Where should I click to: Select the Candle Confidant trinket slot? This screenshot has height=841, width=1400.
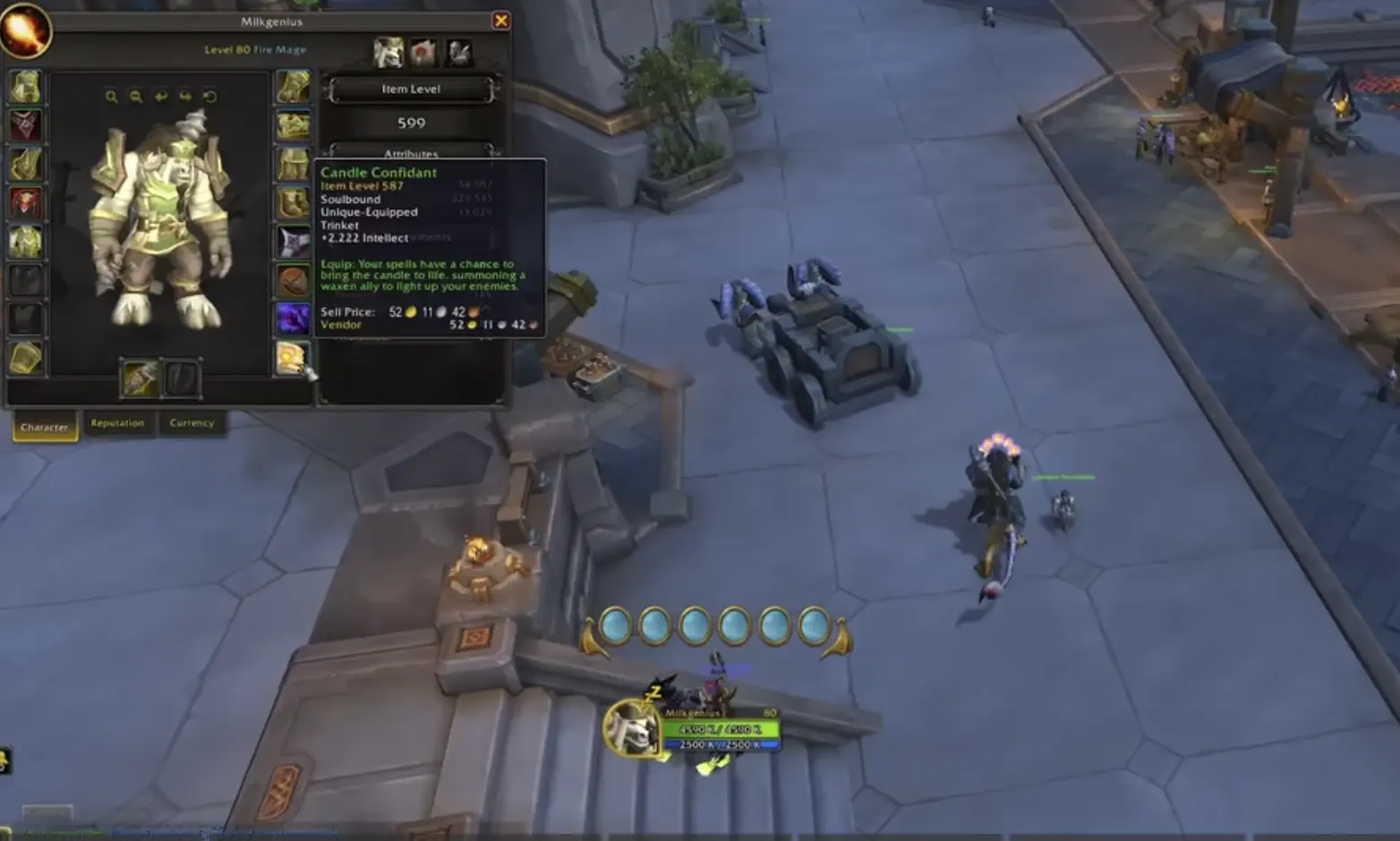(x=293, y=355)
